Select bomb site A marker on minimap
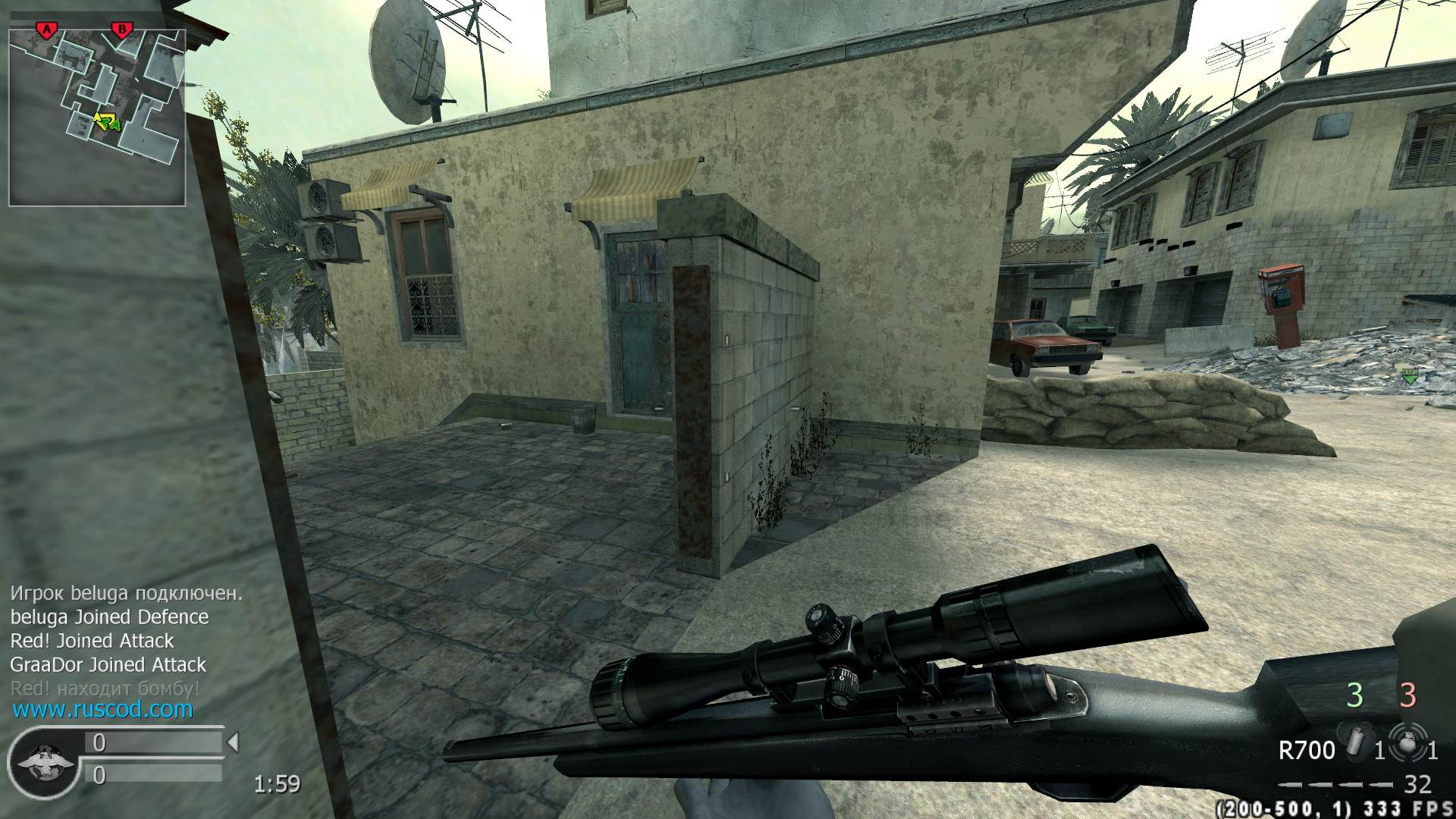 pyautogui.click(x=47, y=30)
